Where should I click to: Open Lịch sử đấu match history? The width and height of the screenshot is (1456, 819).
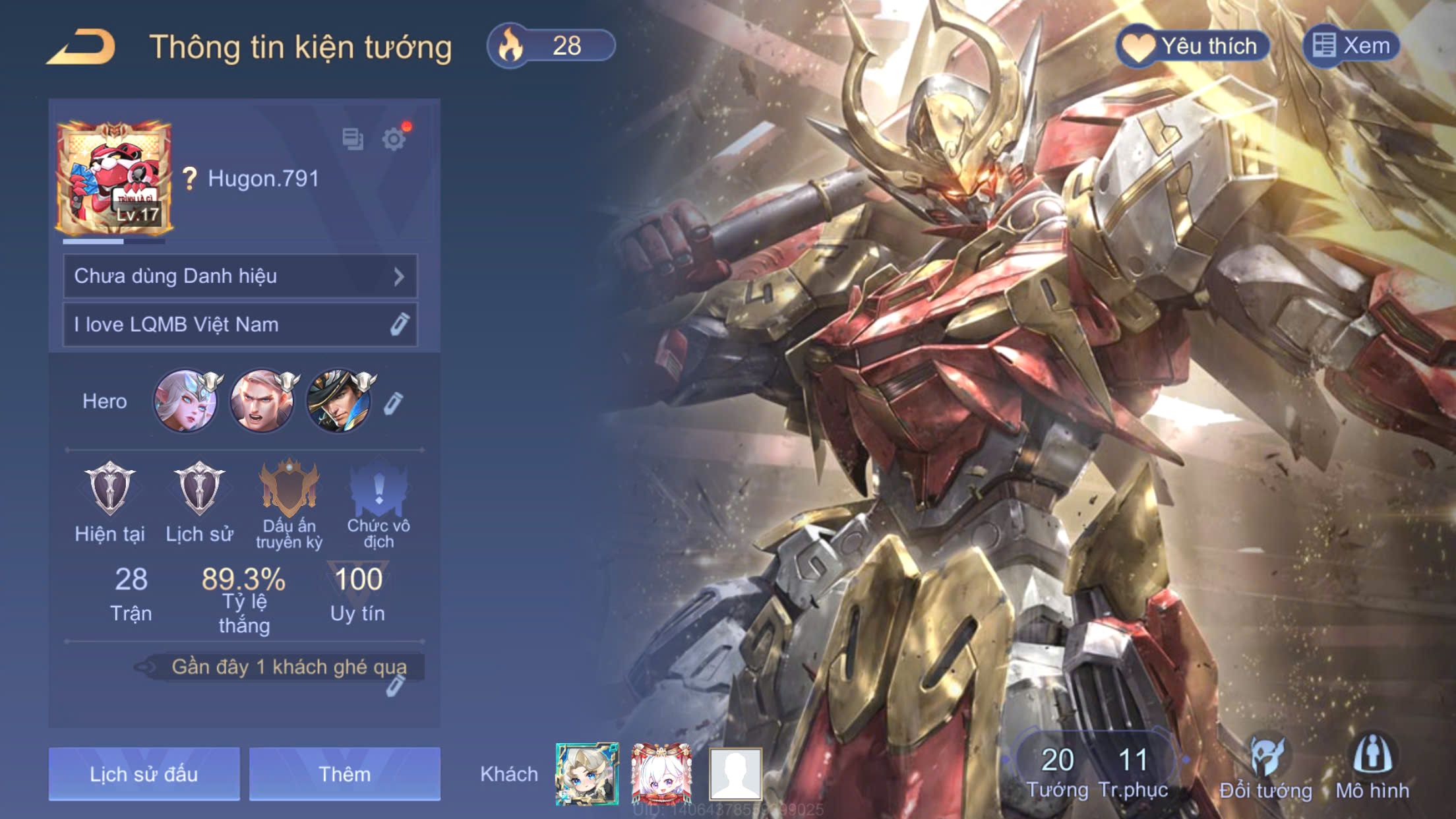pos(144,773)
